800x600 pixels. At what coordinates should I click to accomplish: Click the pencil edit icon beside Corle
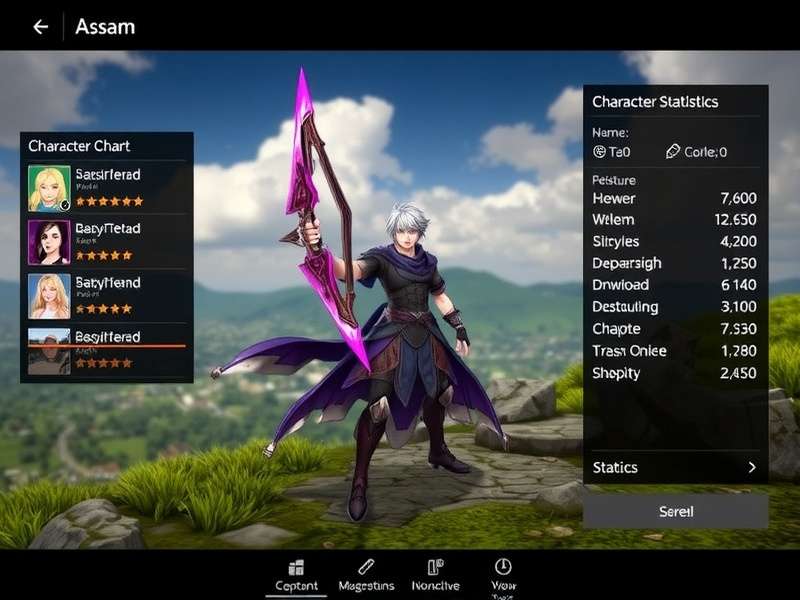[x=673, y=152]
